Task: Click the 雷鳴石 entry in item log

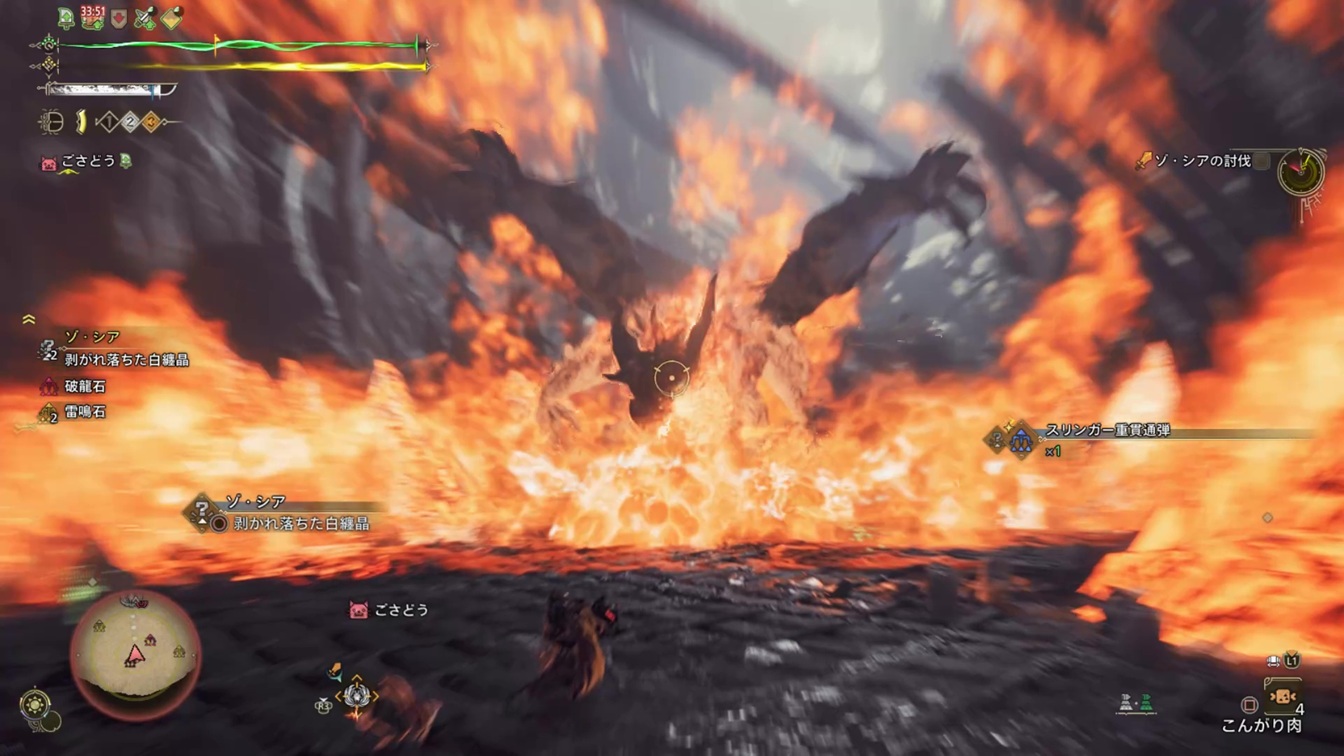Action: click(84, 411)
